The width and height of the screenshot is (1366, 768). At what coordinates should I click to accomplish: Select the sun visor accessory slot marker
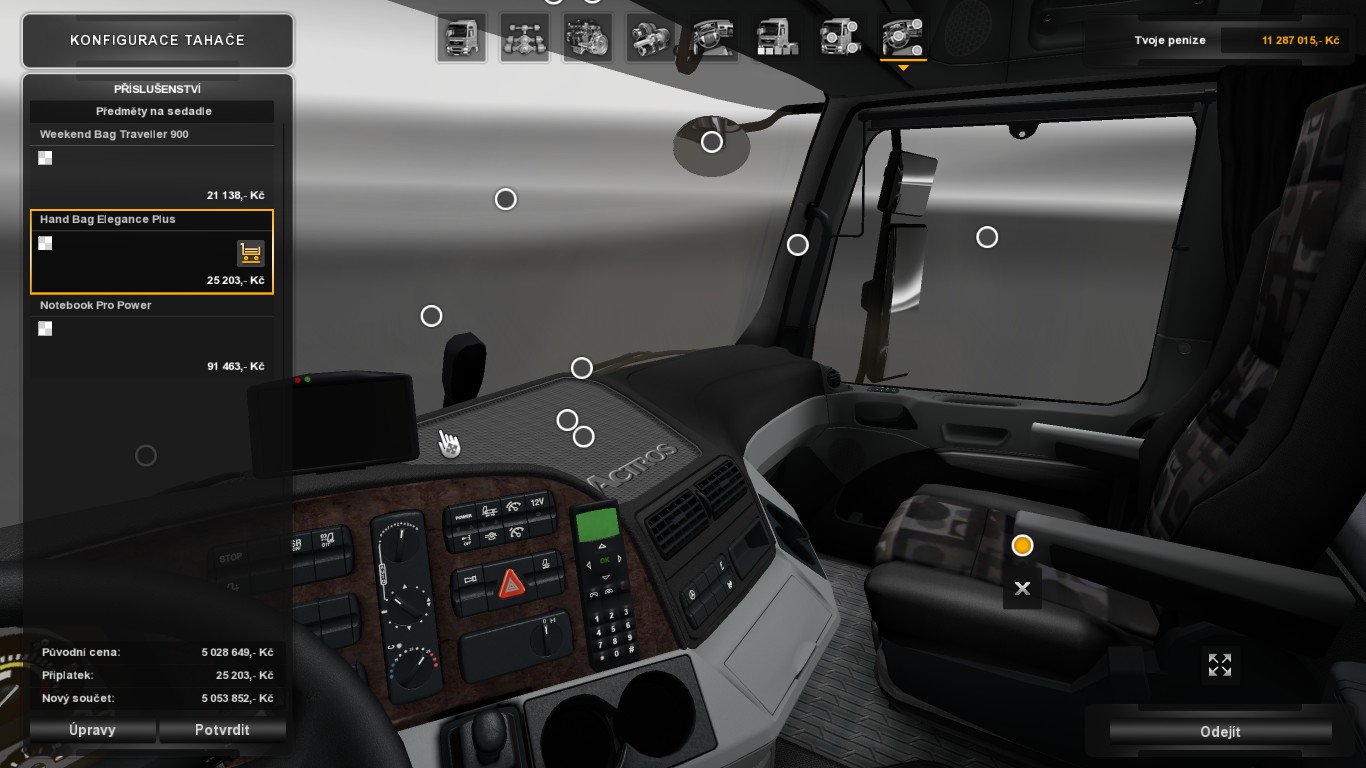click(712, 142)
